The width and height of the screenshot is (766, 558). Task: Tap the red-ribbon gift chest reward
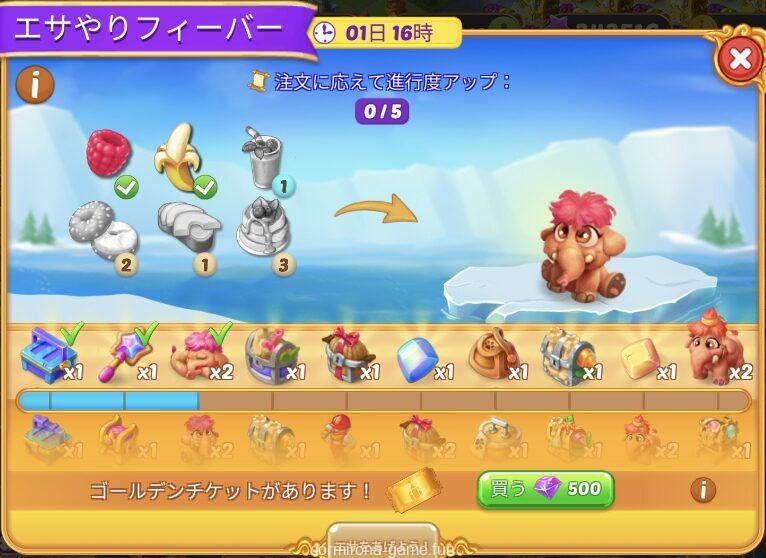[x=346, y=355]
